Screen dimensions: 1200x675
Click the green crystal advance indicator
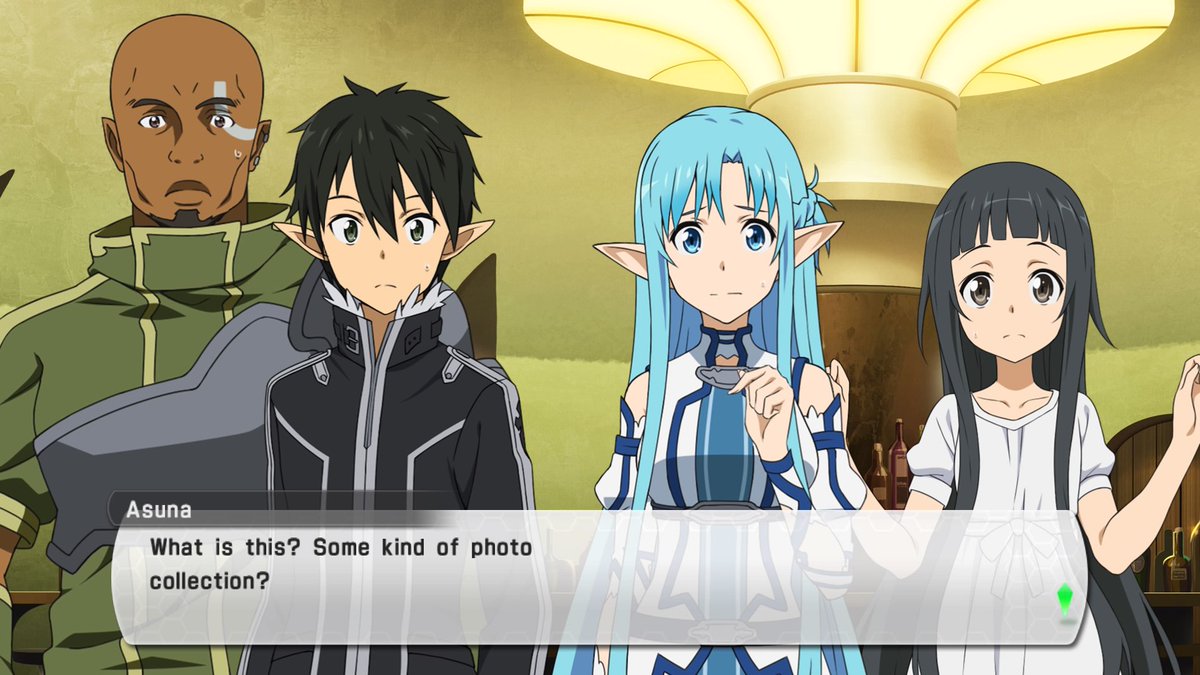(x=1065, y=599)
